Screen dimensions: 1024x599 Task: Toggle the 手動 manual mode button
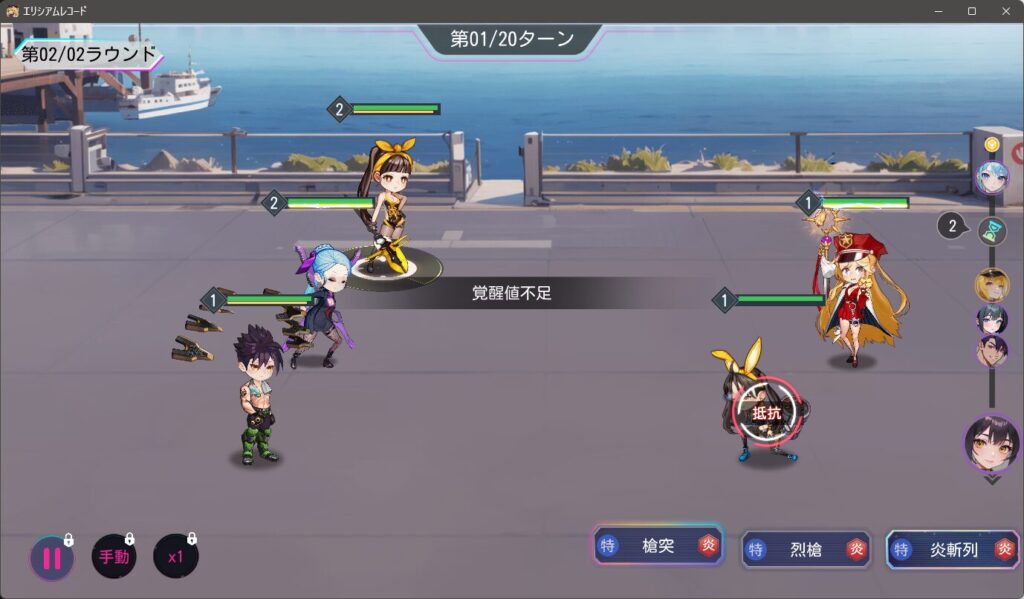[114, 557]
